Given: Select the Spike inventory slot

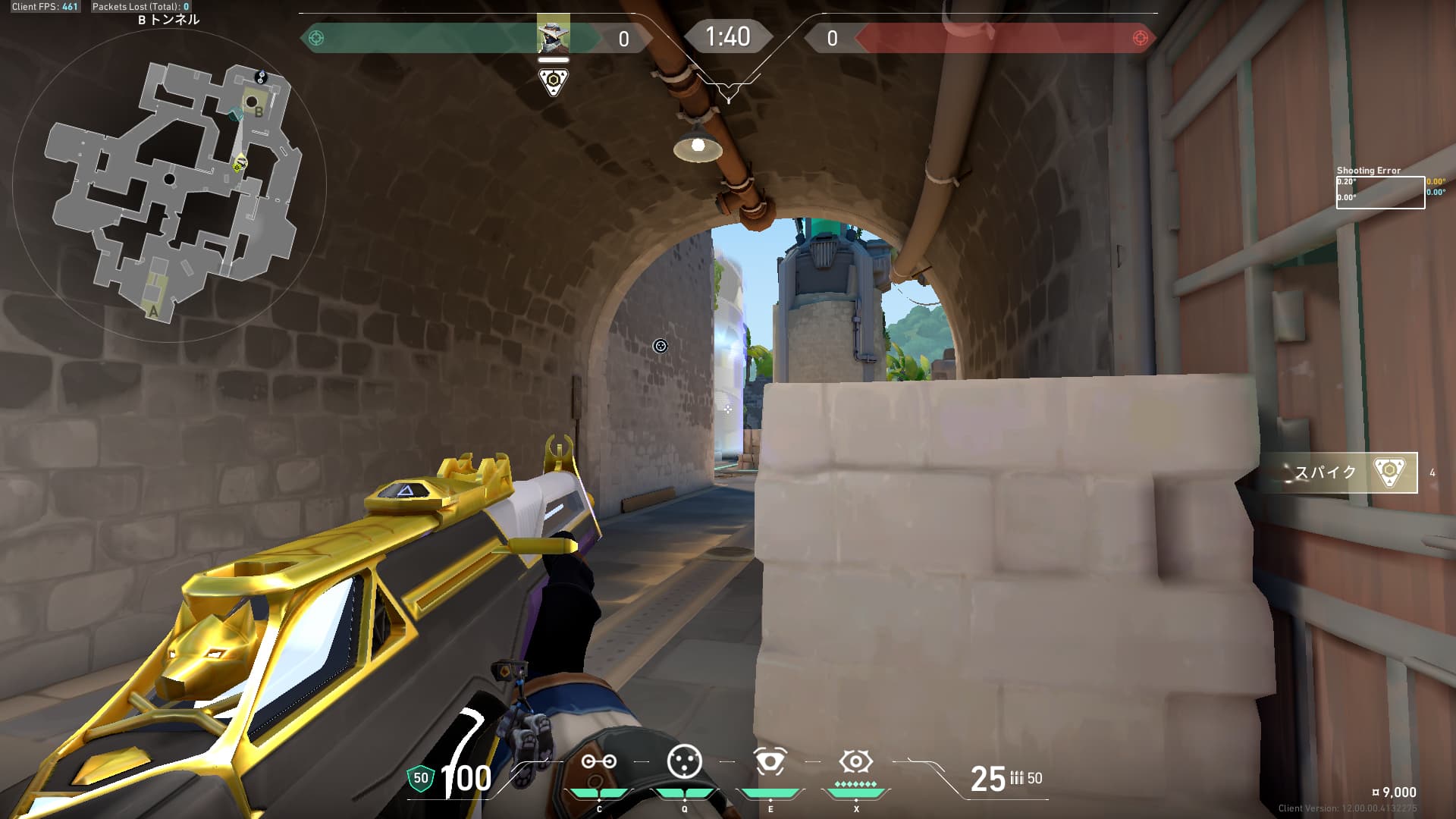Looking at the screenshot, I should click(1350, 472).
